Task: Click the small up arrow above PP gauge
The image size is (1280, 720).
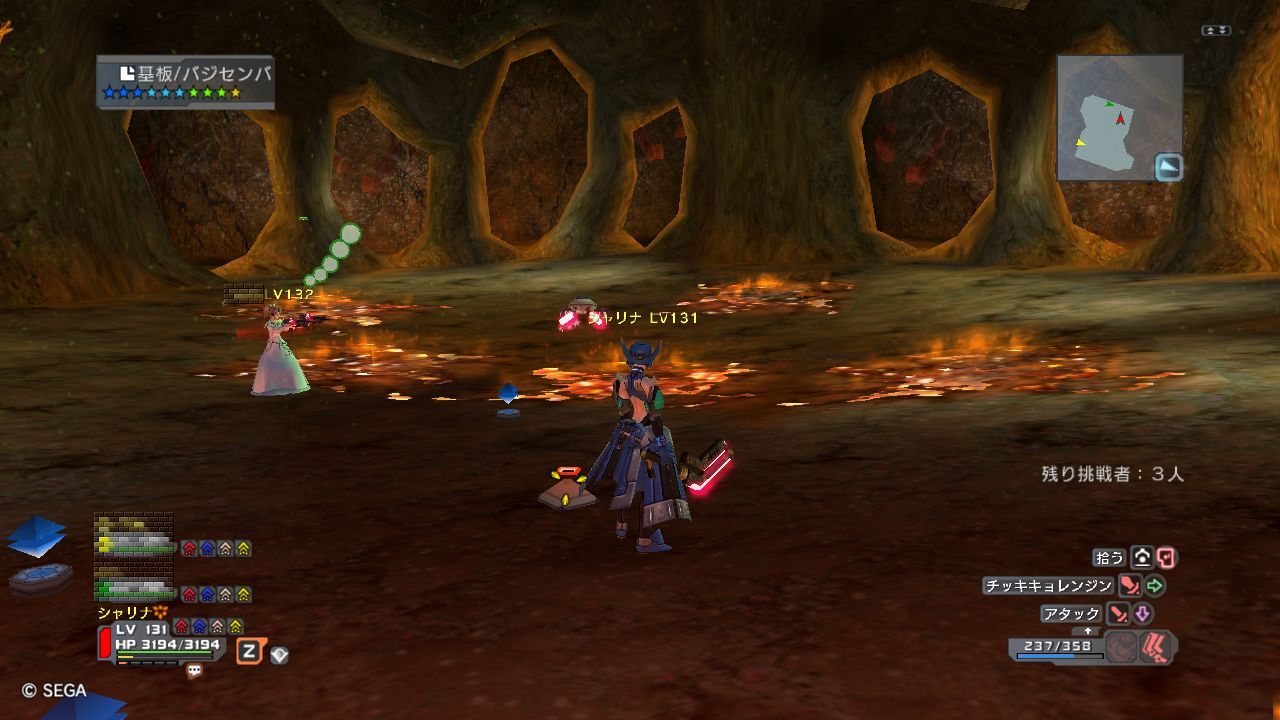Action: coord(1088,631)
